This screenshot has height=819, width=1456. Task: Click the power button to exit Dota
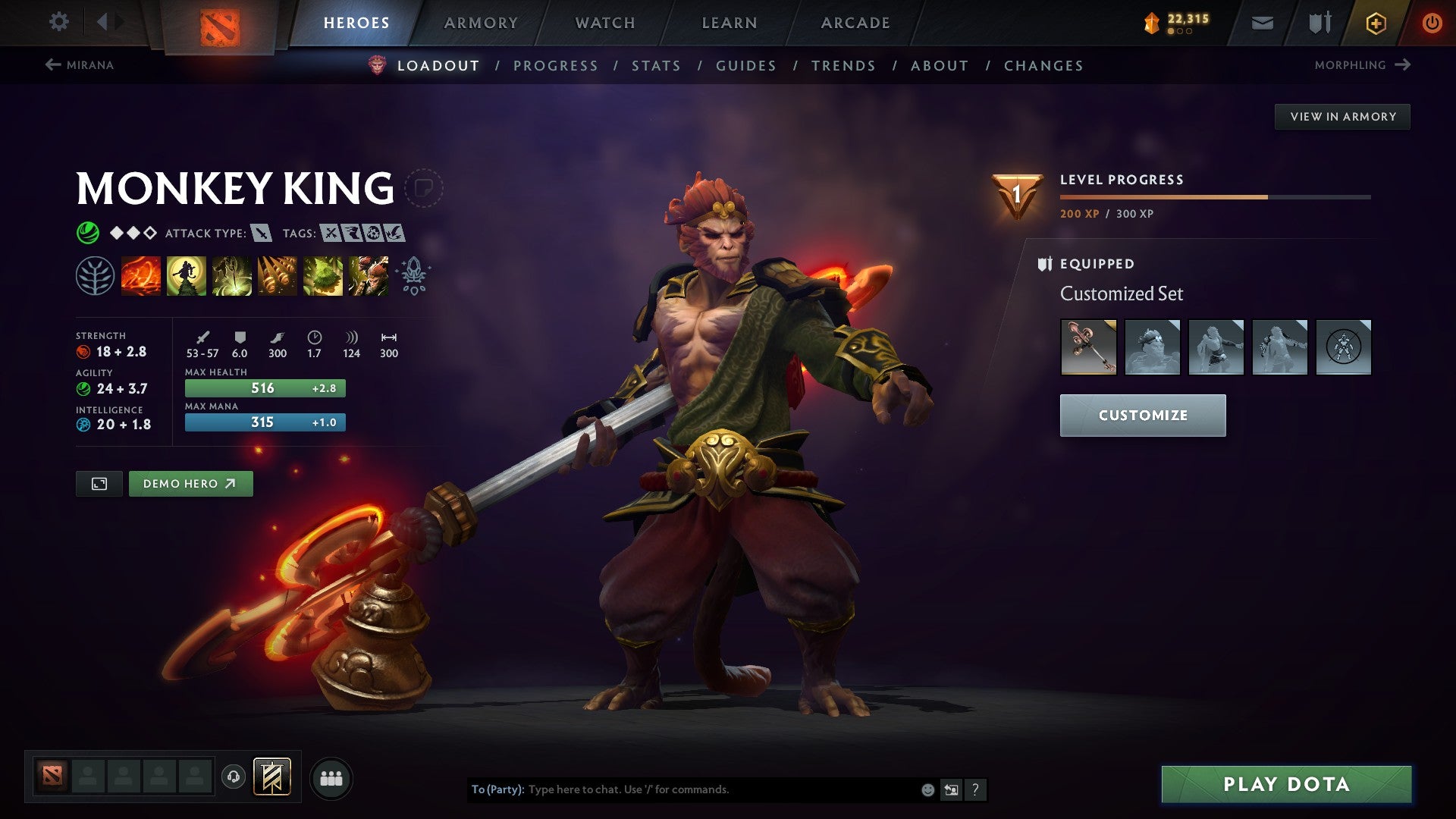point(1432,23)
